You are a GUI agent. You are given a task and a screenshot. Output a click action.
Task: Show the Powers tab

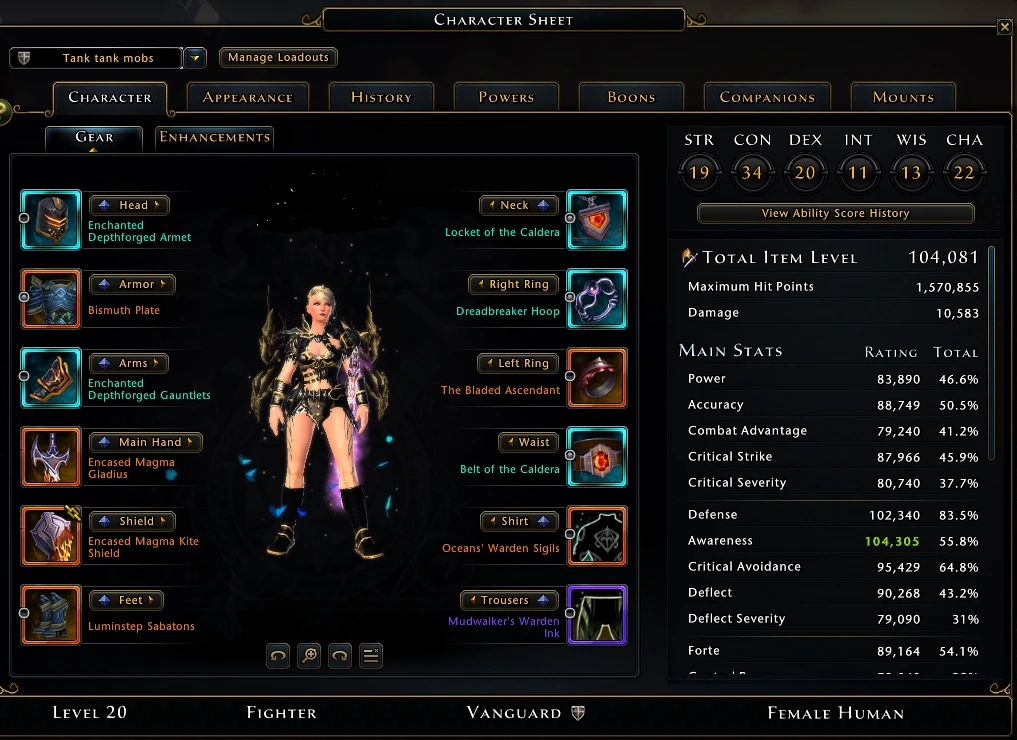[506, 97]
